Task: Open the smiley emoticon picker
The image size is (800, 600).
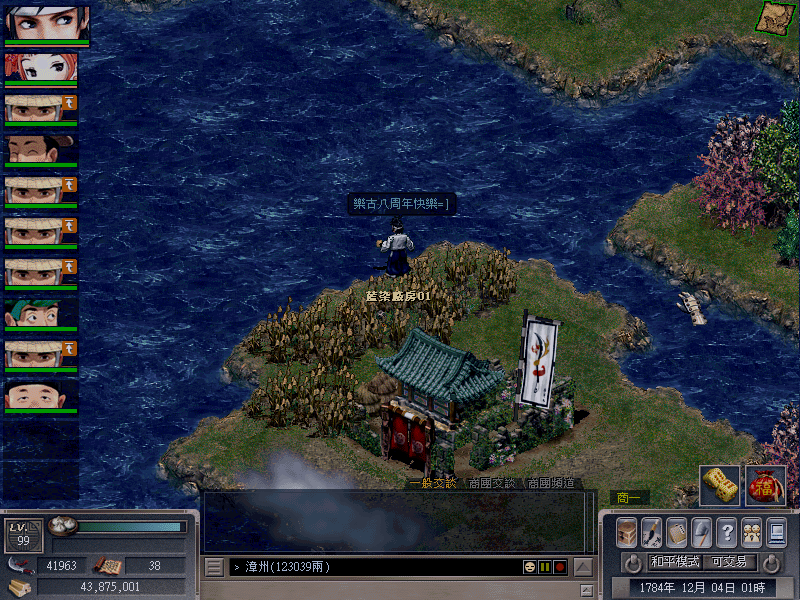Action: (x=529, y=567)
